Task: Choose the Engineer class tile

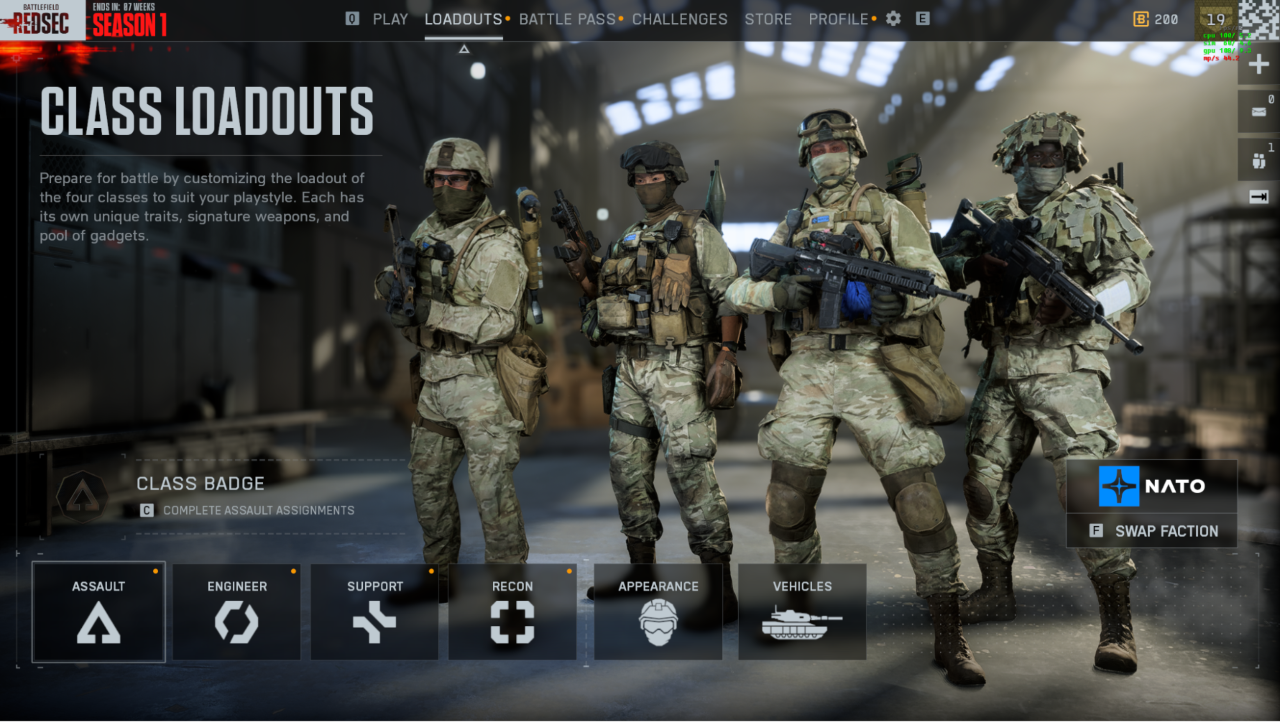Action: click(x=237, y=611)
